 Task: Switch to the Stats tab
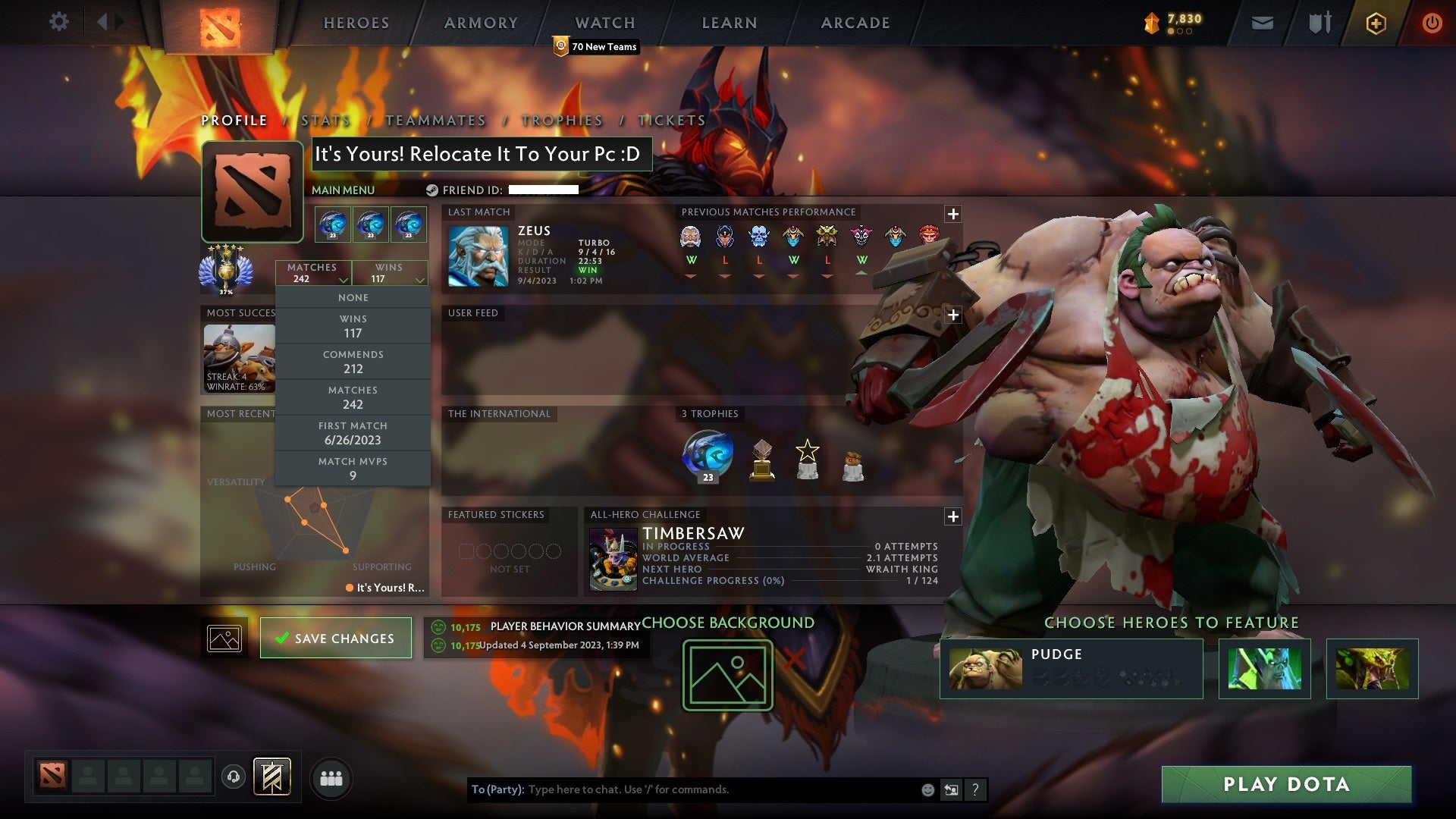click(325, 120)
